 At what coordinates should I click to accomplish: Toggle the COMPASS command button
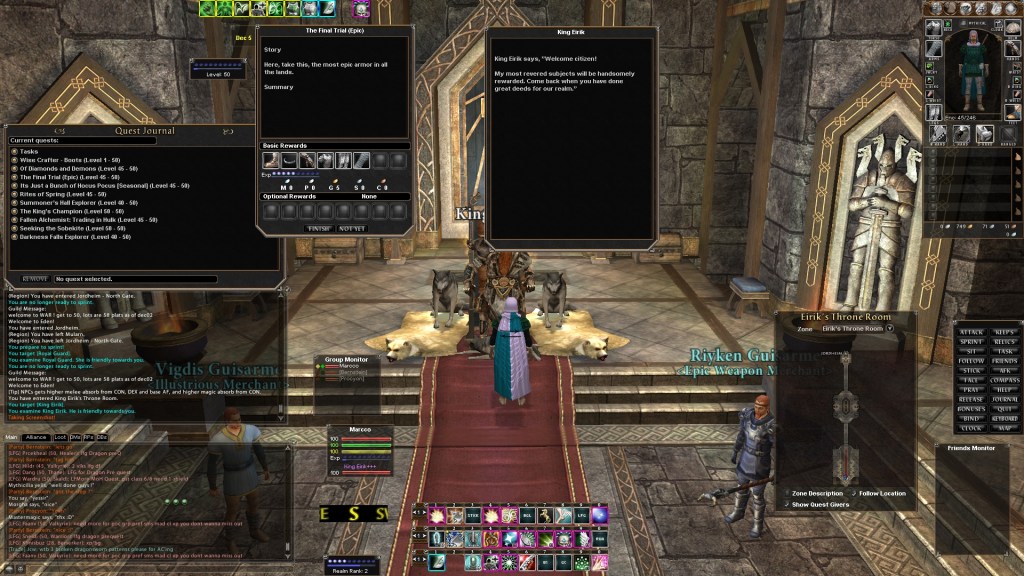pos(1006,379)
